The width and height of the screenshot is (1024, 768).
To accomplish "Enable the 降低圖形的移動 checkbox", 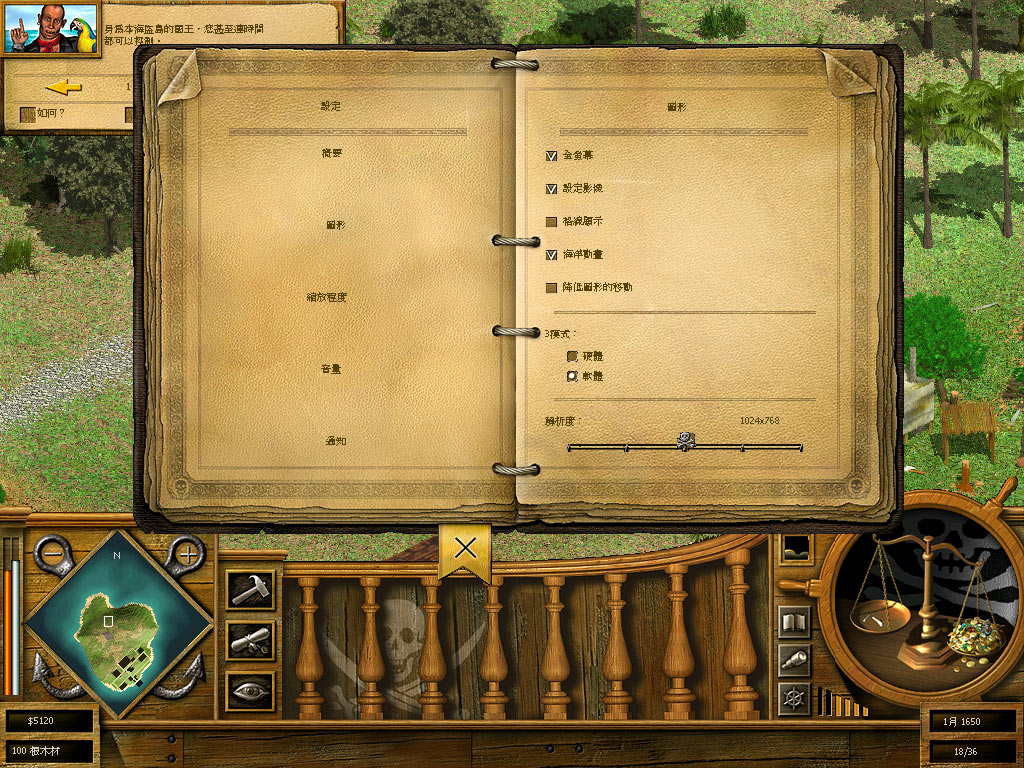I will 551,288.
